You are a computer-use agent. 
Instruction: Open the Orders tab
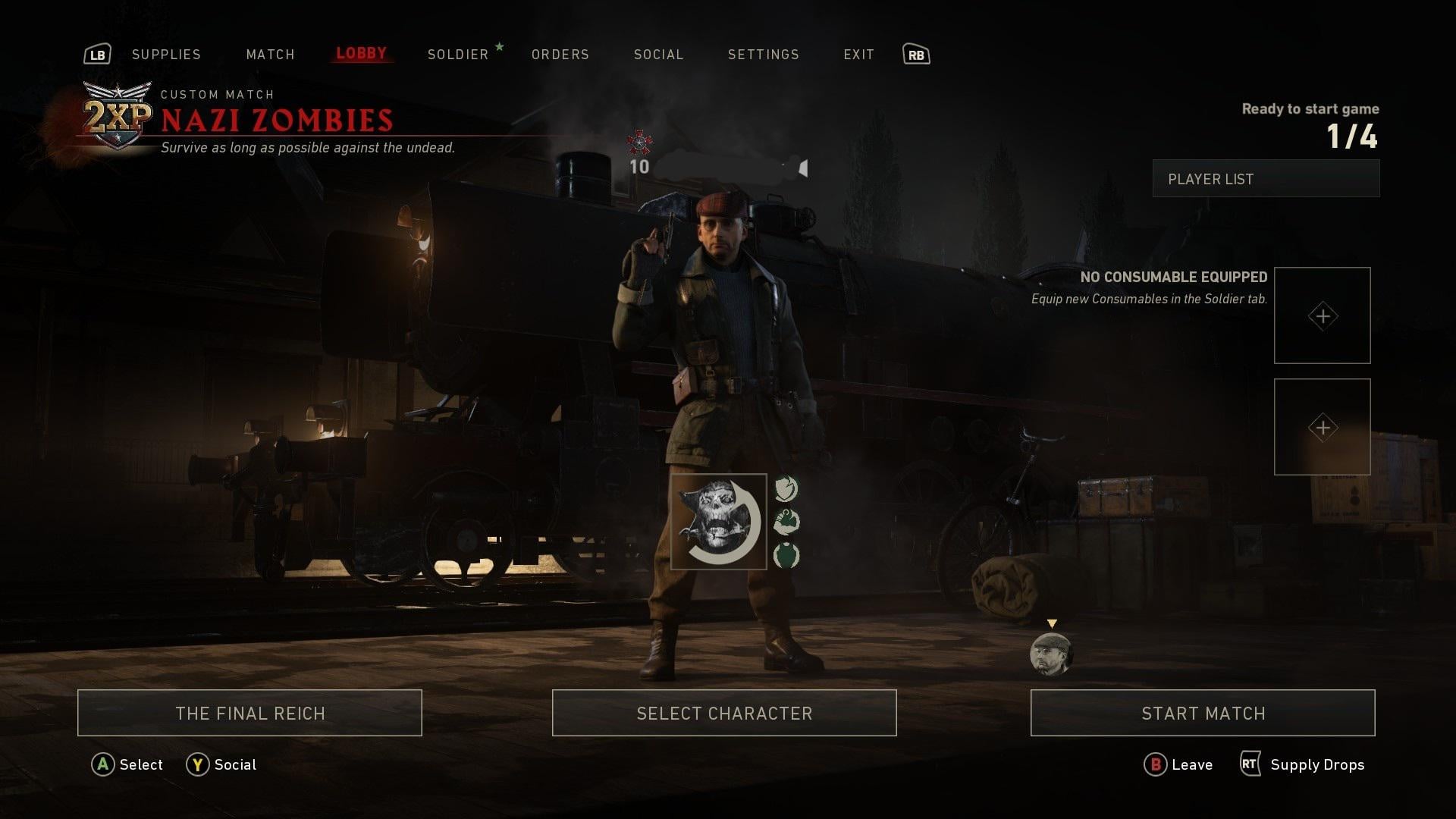pos(560,55)
